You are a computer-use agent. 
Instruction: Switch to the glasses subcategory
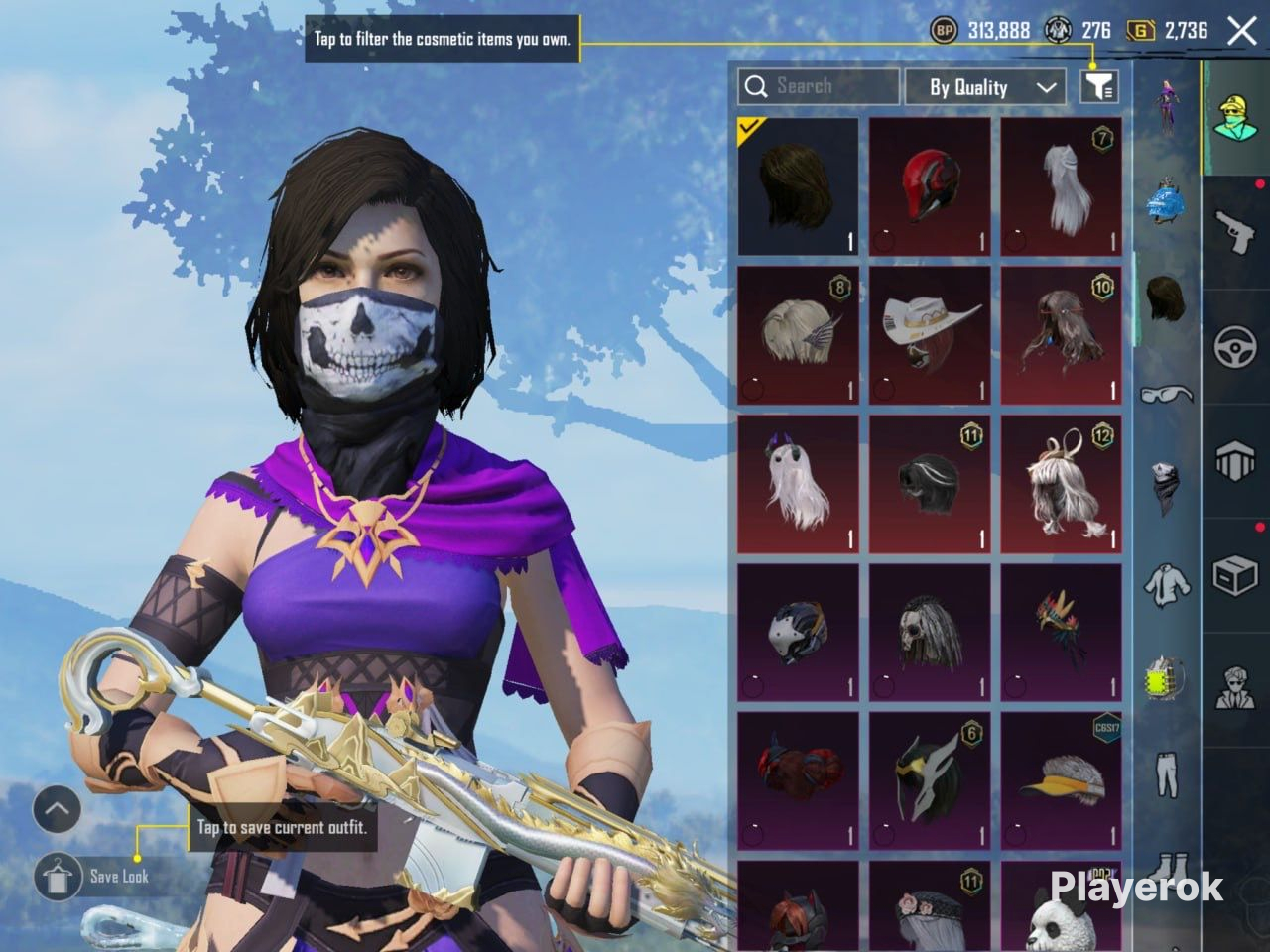tap(1166, 394)
